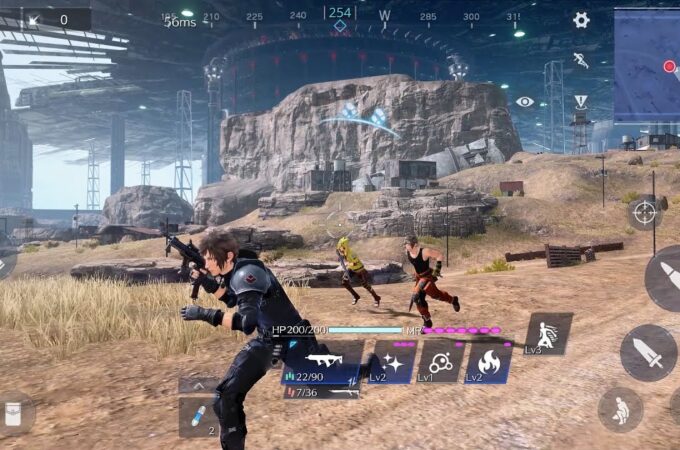This screenshot has width=680, height=450.
Task: Tap the crosshair aim button
Action: click(x=645, y=212)
